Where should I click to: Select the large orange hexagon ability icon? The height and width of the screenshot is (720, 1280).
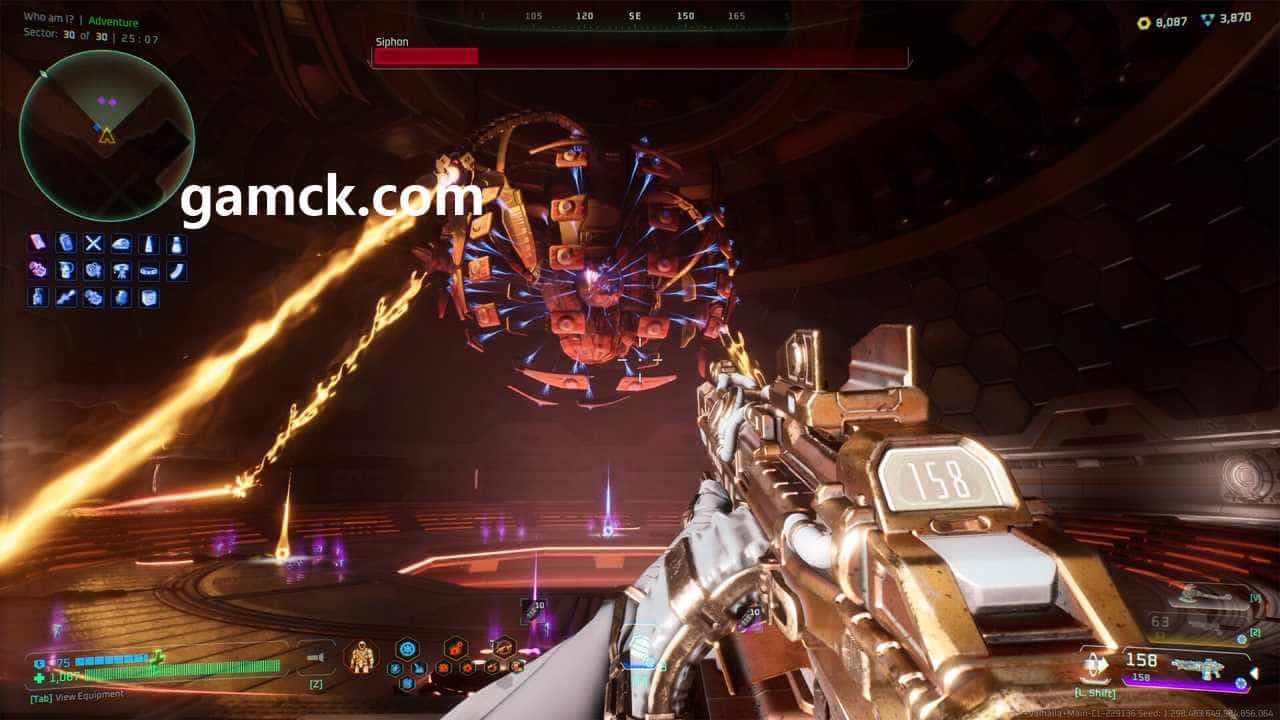click(456, 648)
